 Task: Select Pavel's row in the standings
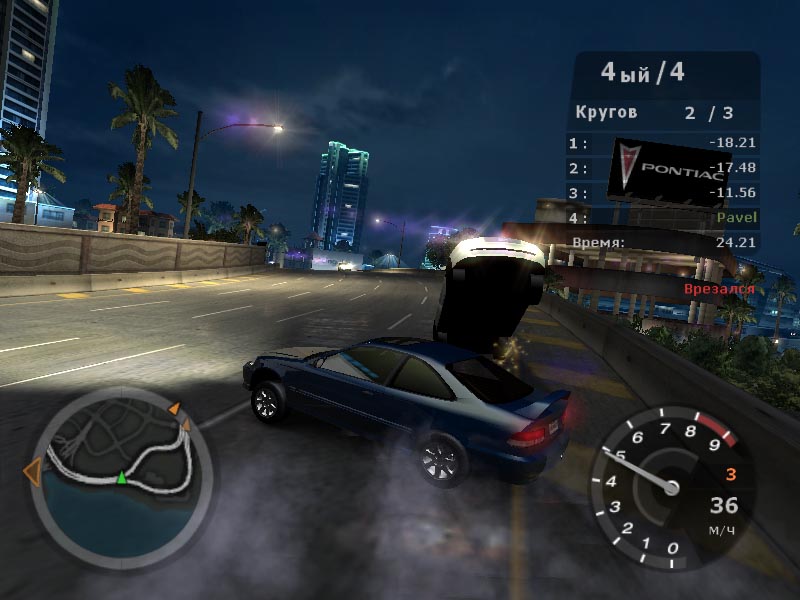[x=664, y=217]
